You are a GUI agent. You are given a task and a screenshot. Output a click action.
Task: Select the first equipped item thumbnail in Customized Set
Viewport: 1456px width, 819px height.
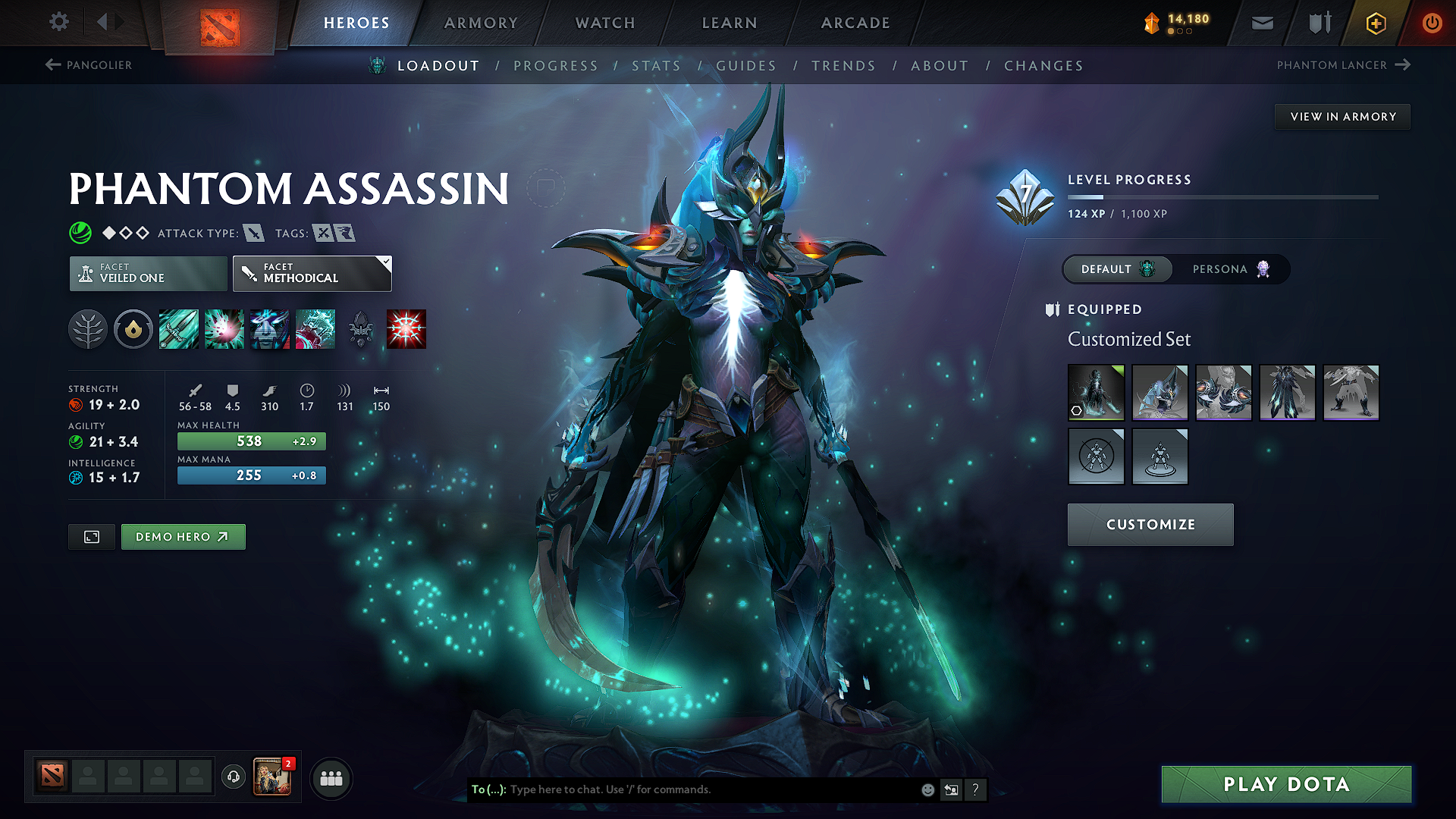tap(1095, 392)
